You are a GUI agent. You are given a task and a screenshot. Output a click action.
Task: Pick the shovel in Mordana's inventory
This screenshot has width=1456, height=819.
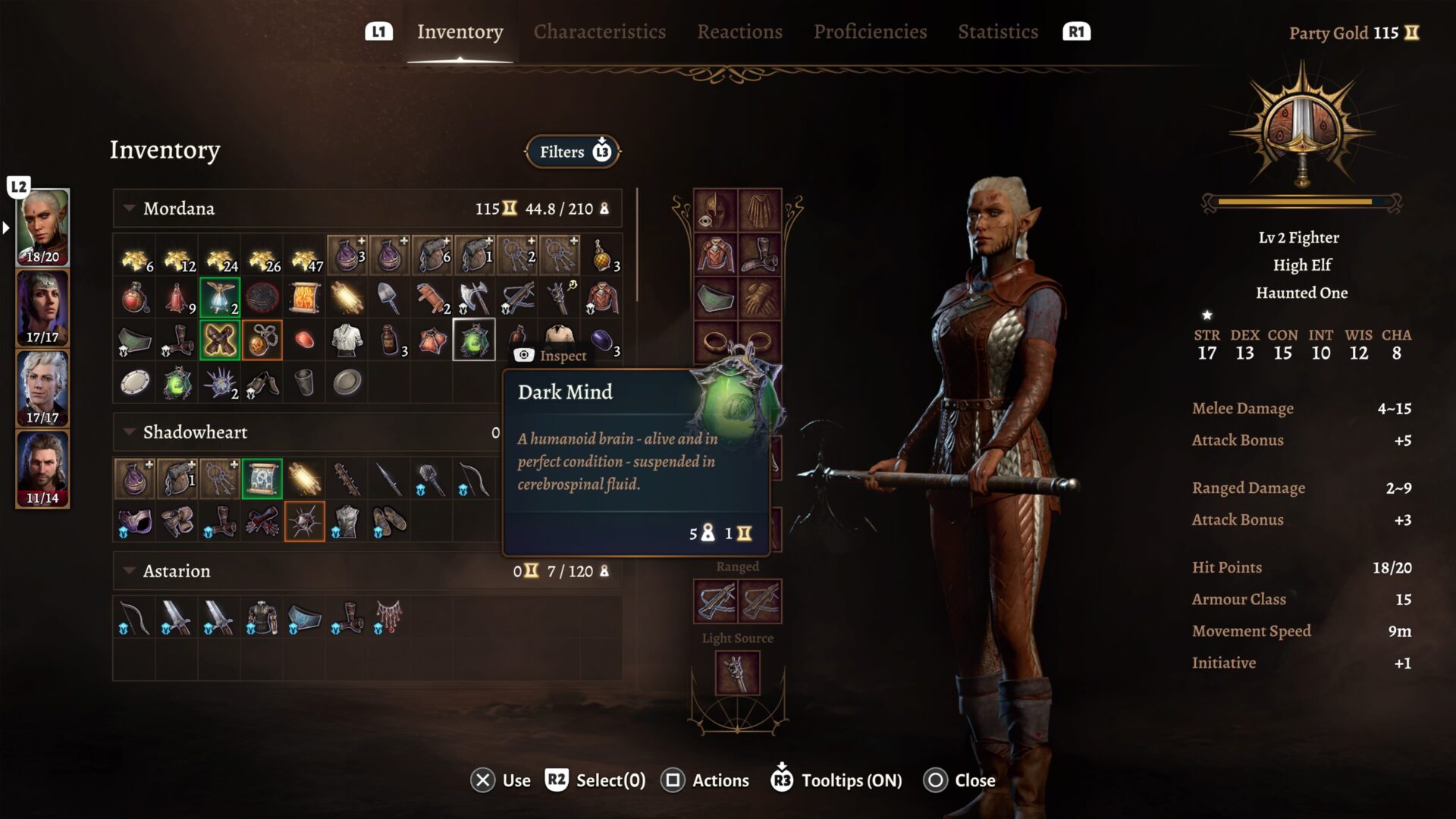pos(389,298)
